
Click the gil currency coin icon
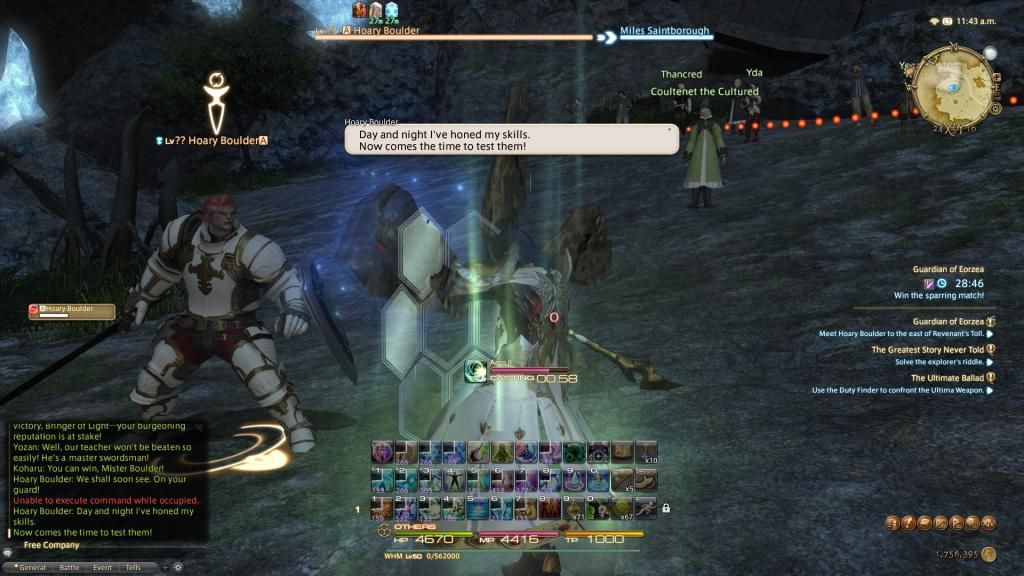[x=988, y=553]
